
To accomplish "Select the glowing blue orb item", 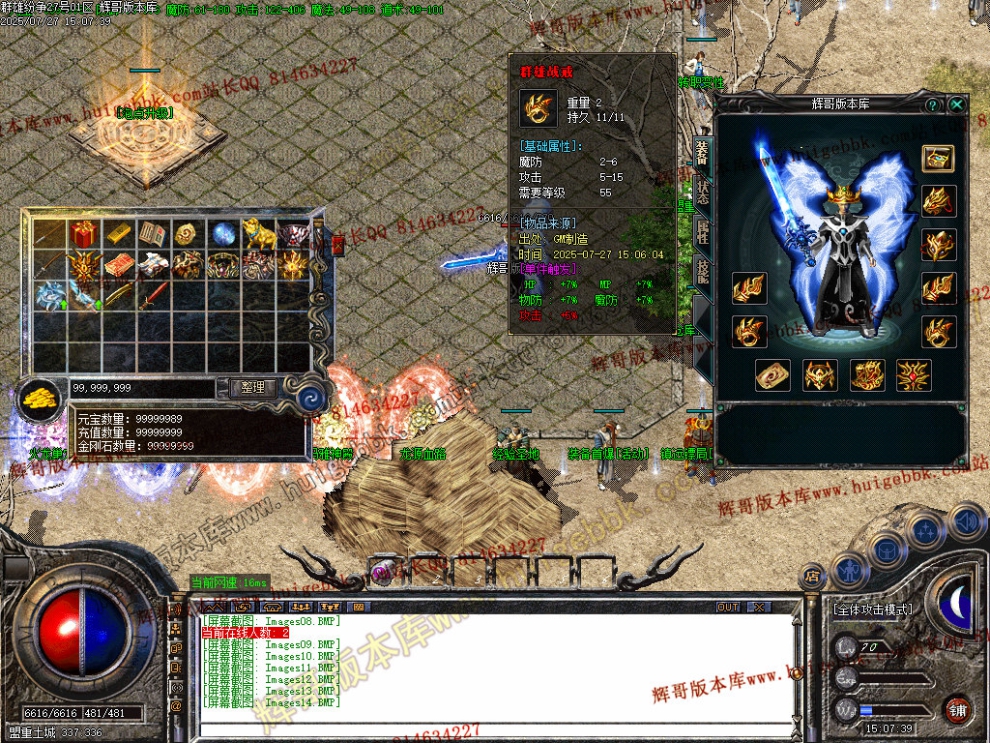I will 222,235.
